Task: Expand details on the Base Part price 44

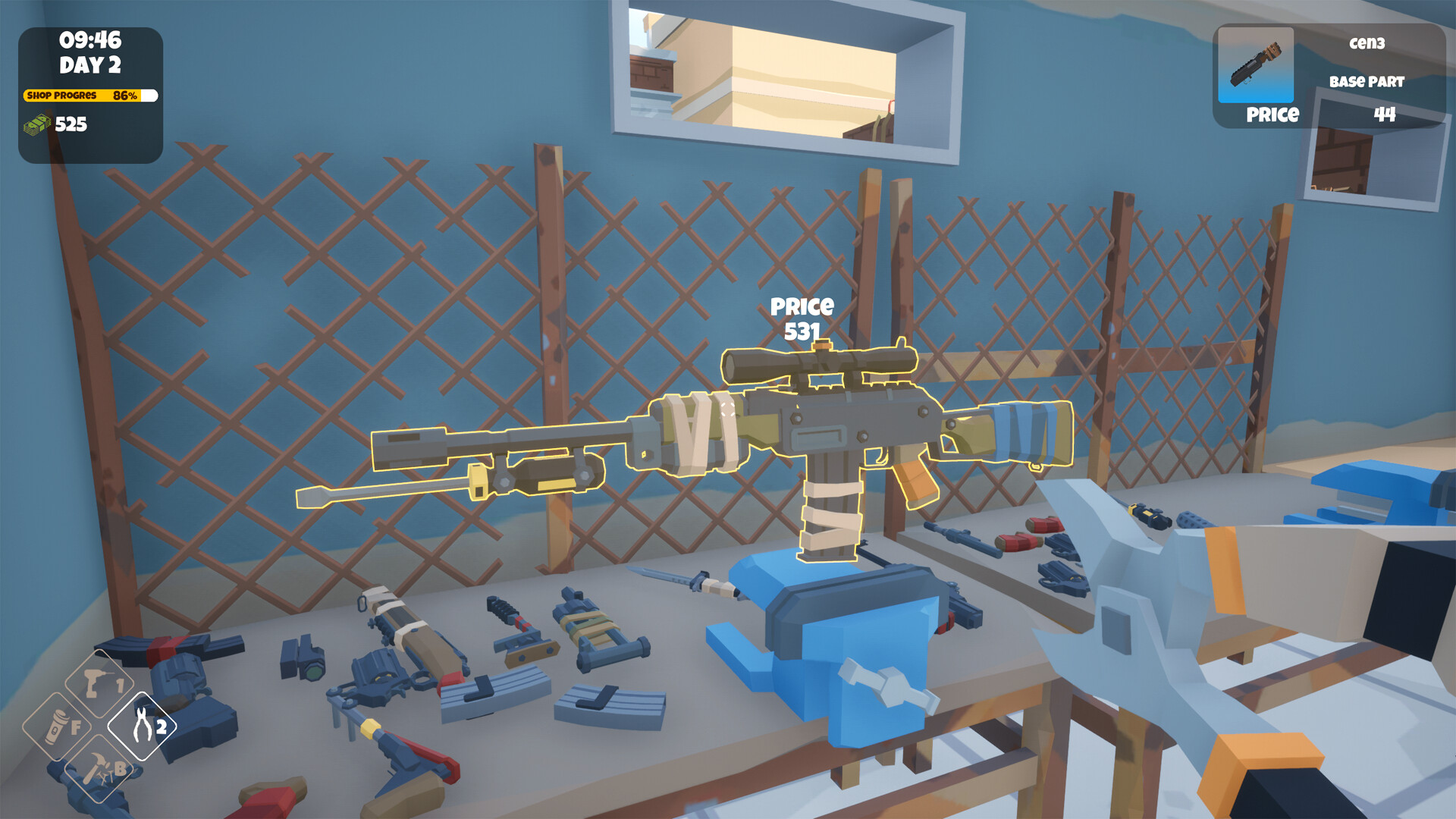Action: click(x=1384, y=114)
